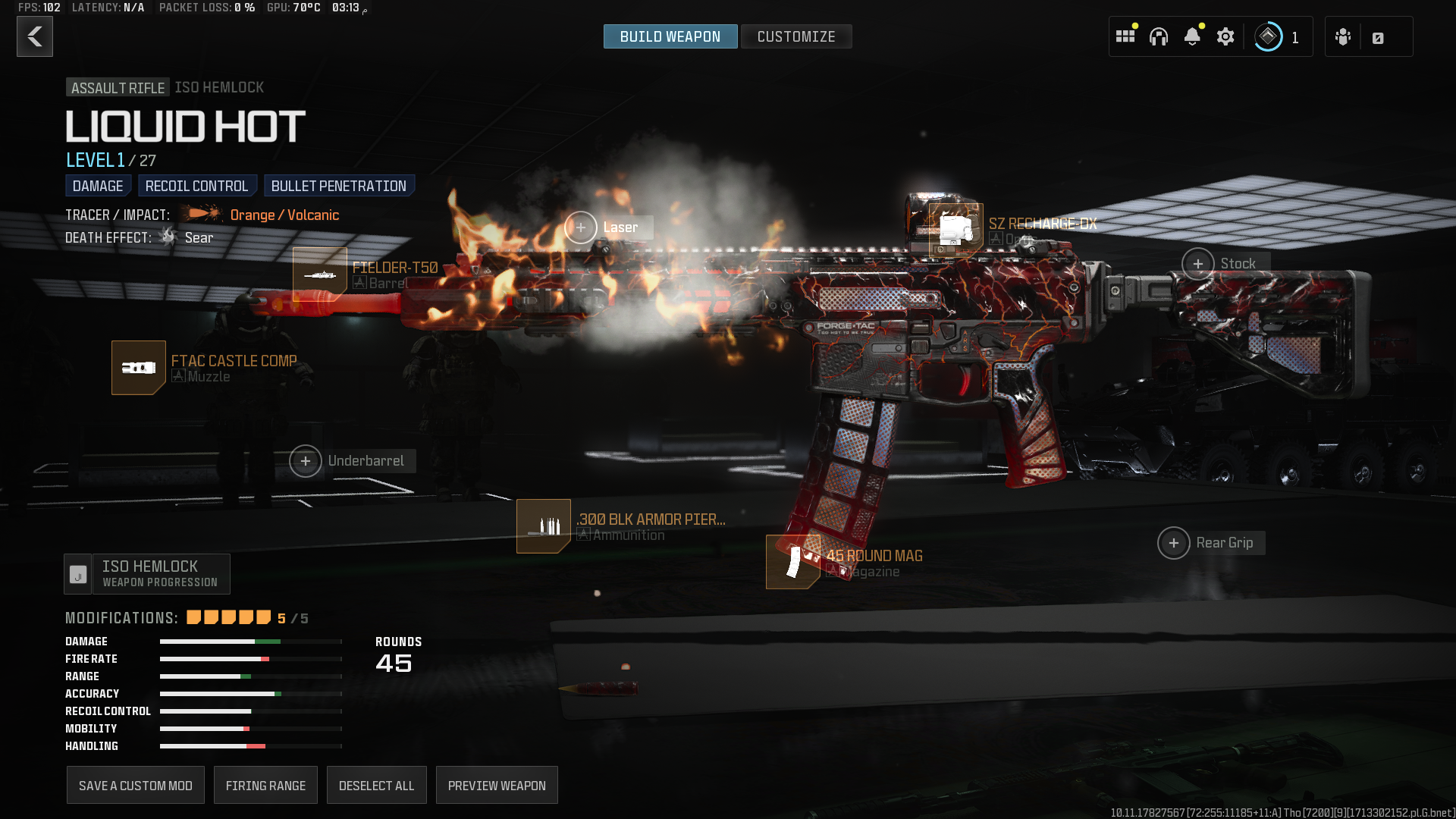Viewport: 1456px width, 819px height.
Task: Open the FTAC Castle Comp muzzle slot
Action: (139, 368)
